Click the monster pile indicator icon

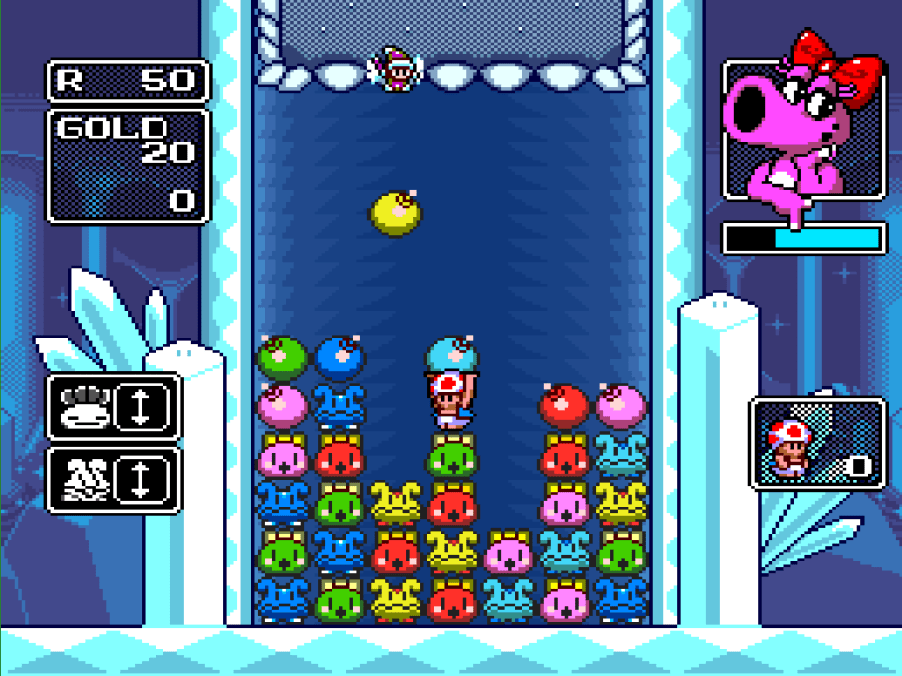86,480
